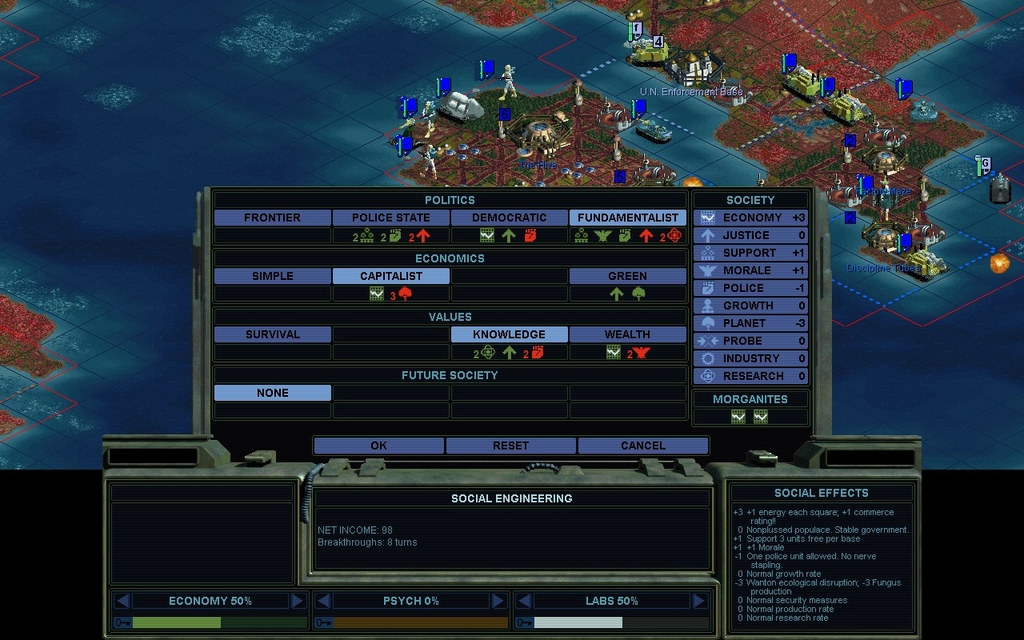Viewport: 1024px width, 640px height.
Task: Select Knowledge values
Action: click(509, 335)
